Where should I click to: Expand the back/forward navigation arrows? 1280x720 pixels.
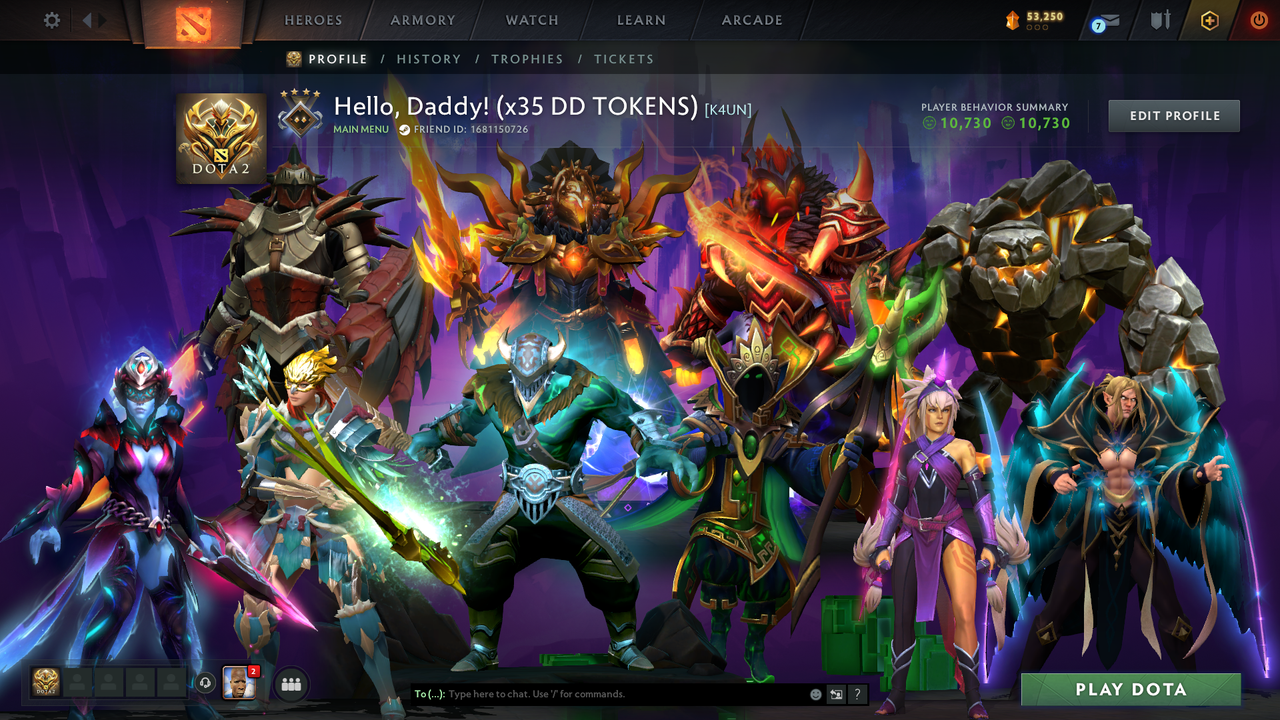(x=94, y=19)
